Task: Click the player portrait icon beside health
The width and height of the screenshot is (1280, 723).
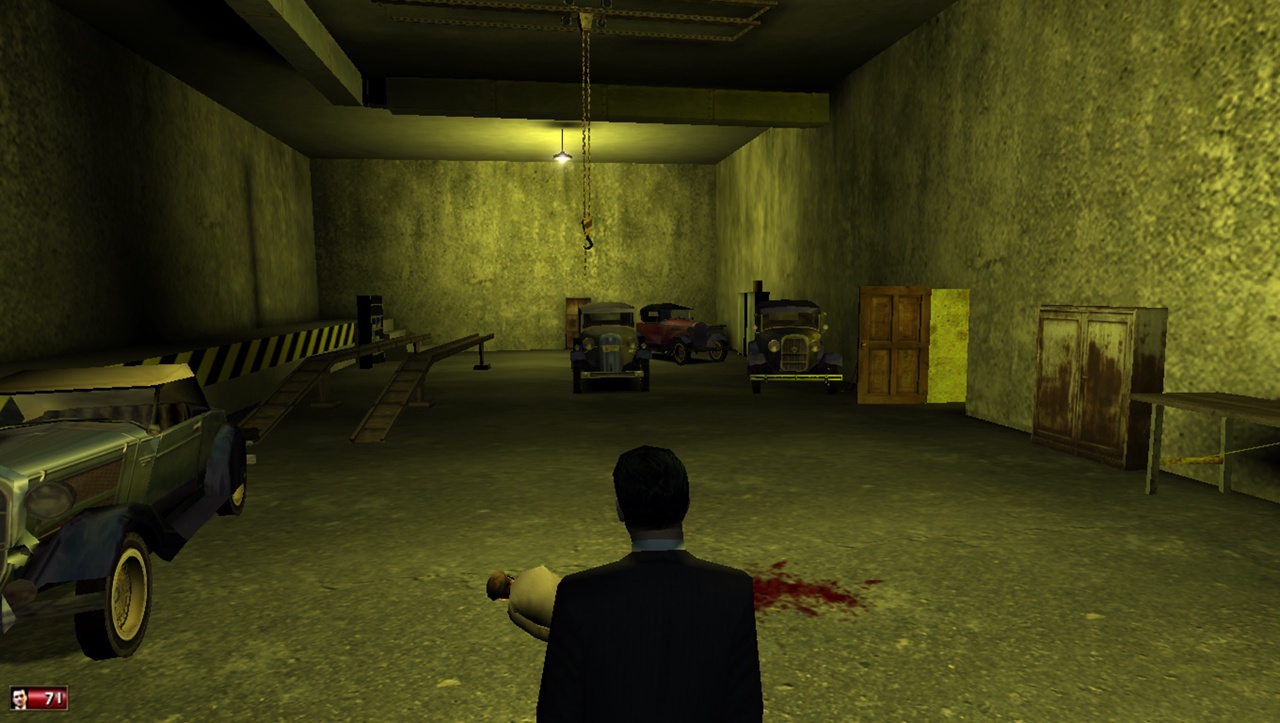Action: click(x=19, y=698)
